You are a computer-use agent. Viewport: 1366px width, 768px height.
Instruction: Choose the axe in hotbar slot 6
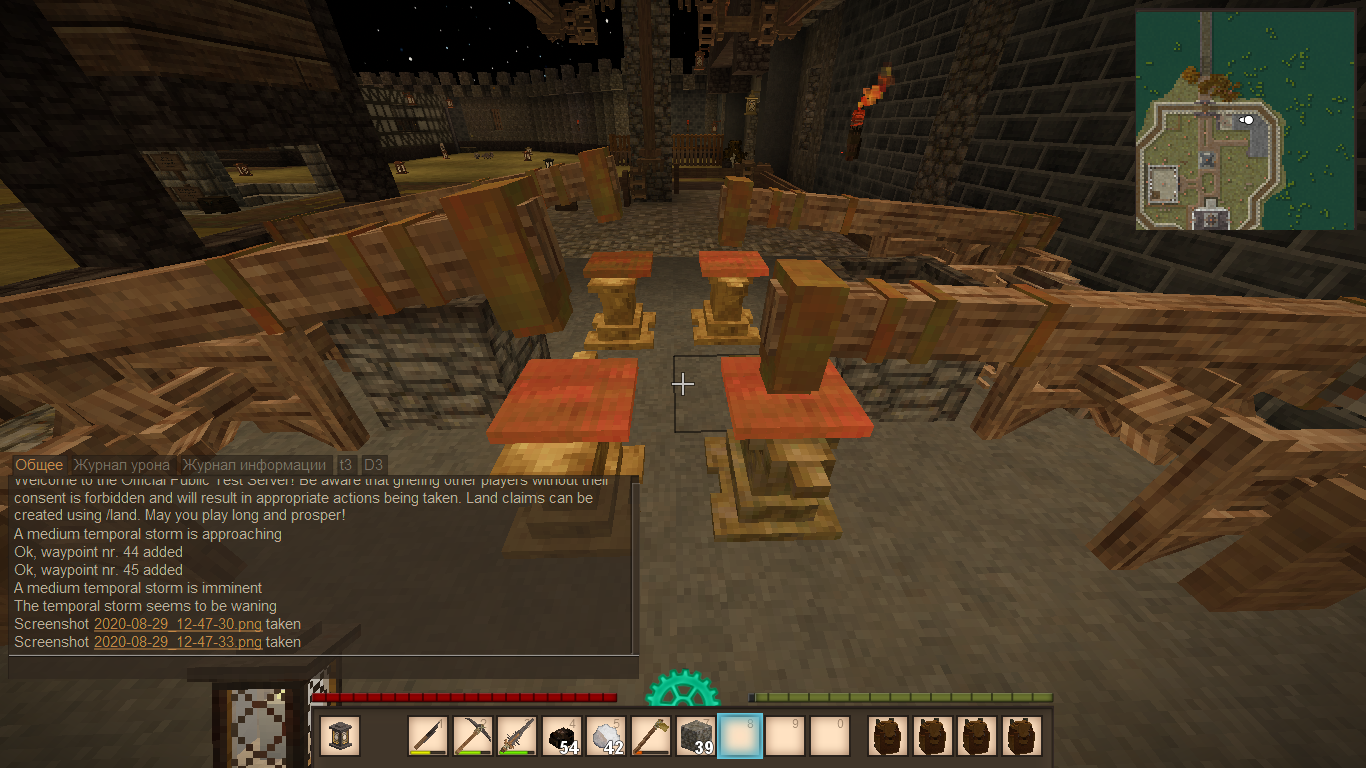[x=651, y=737]
